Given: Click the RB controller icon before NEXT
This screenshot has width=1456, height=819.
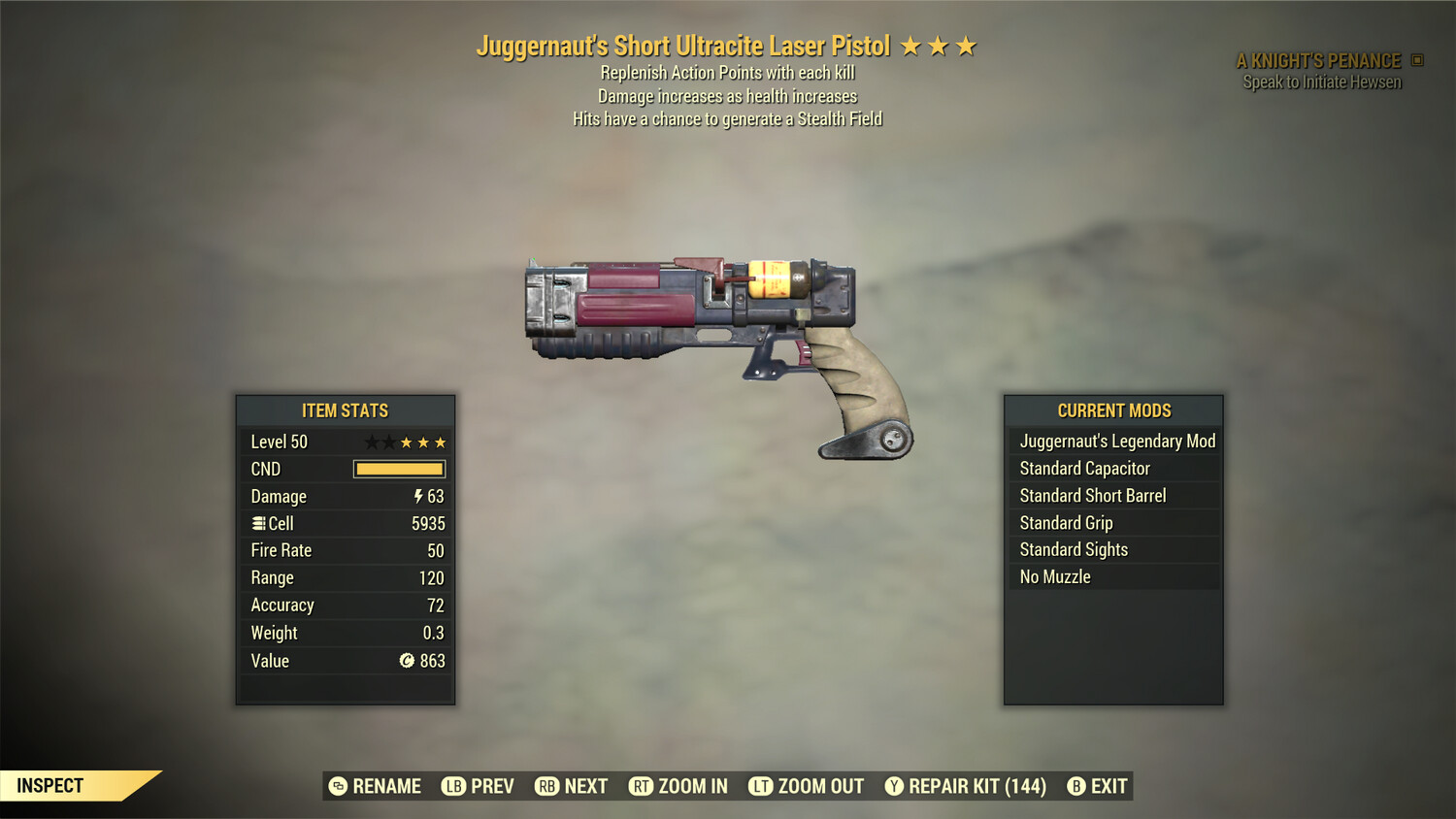Looking at the screenshot, I should click(x=547, y=786).
